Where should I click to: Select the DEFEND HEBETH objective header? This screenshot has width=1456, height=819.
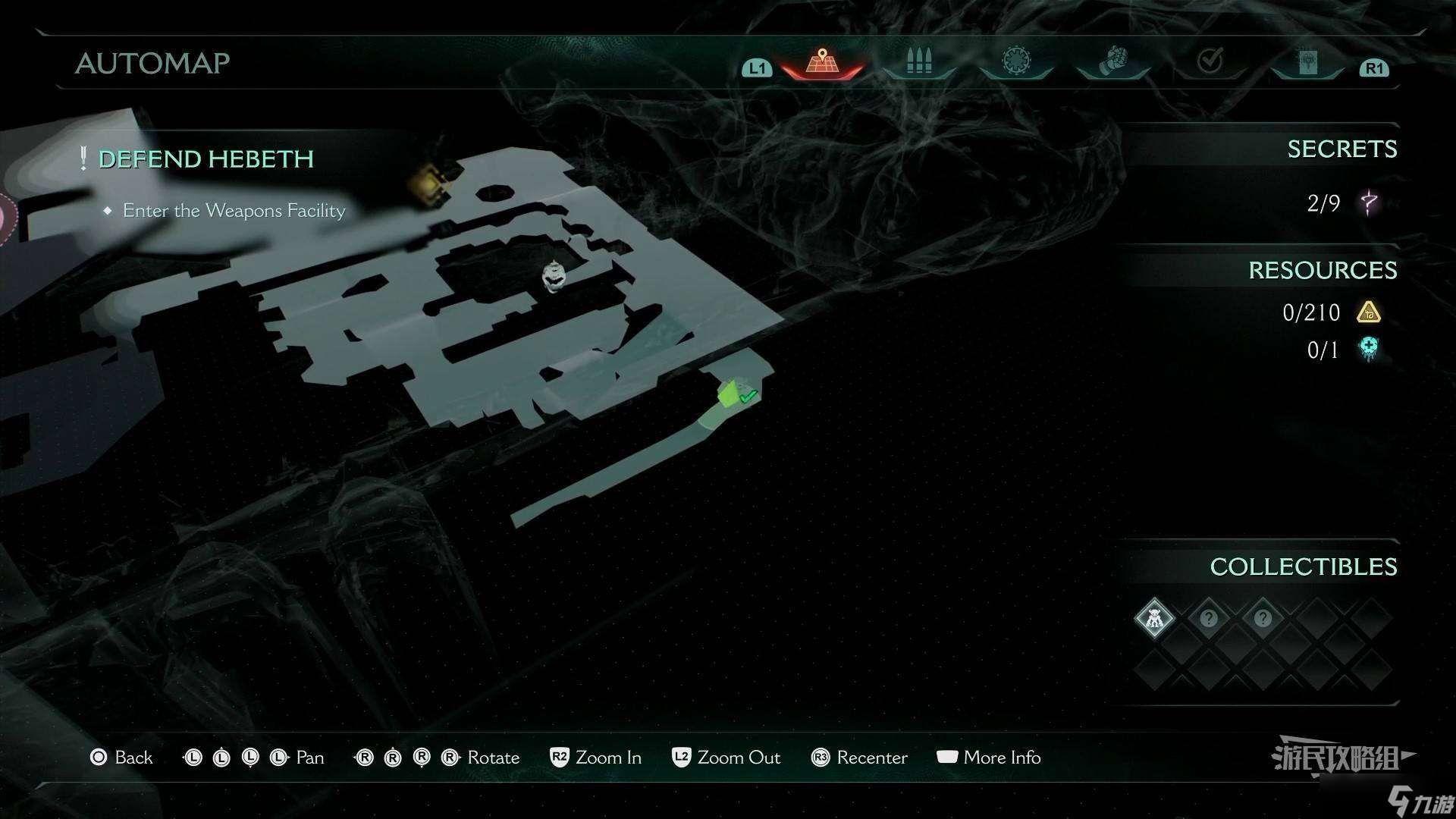tap(206, 159)
